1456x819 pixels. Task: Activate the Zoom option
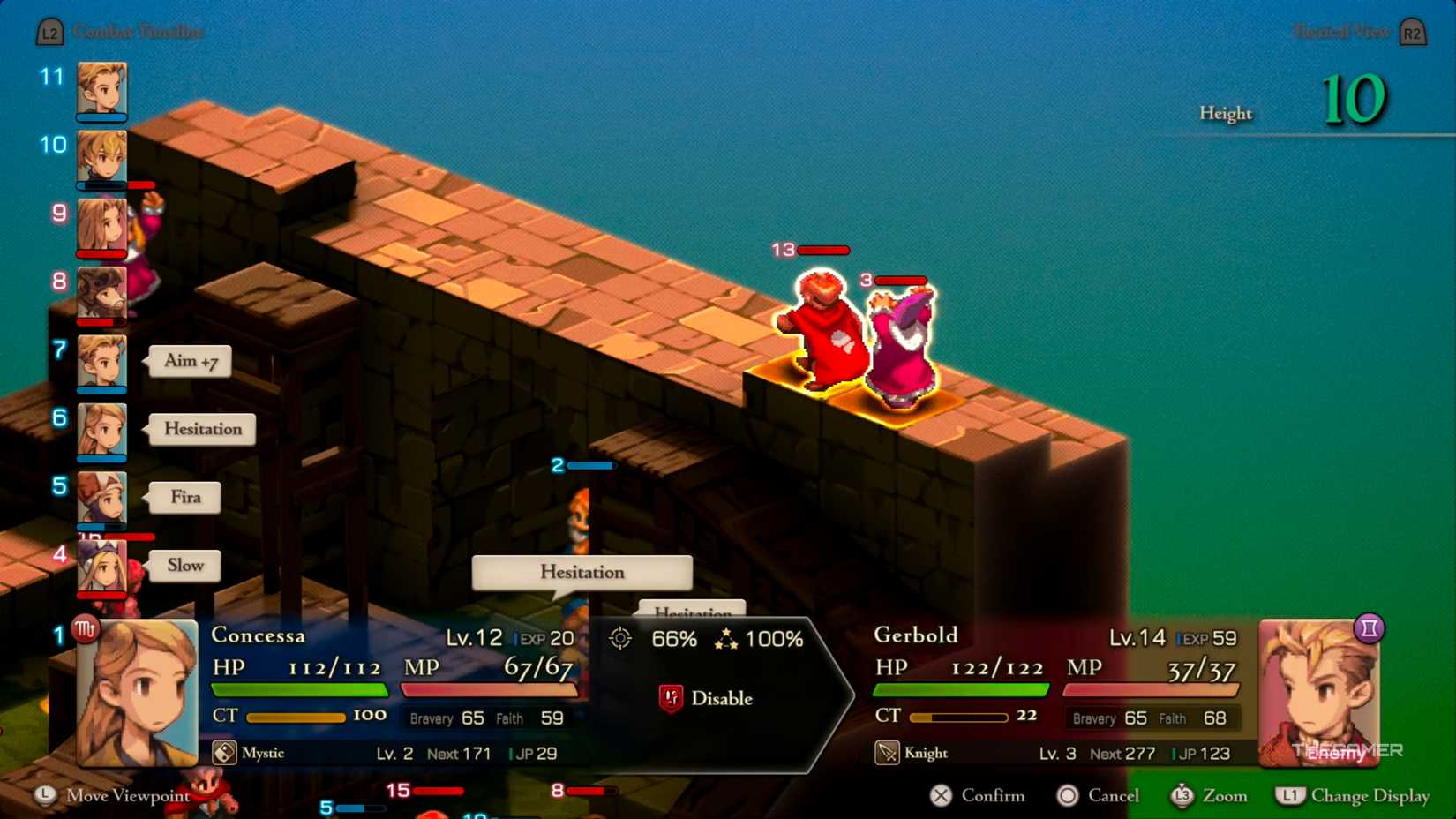[1210, 795]
